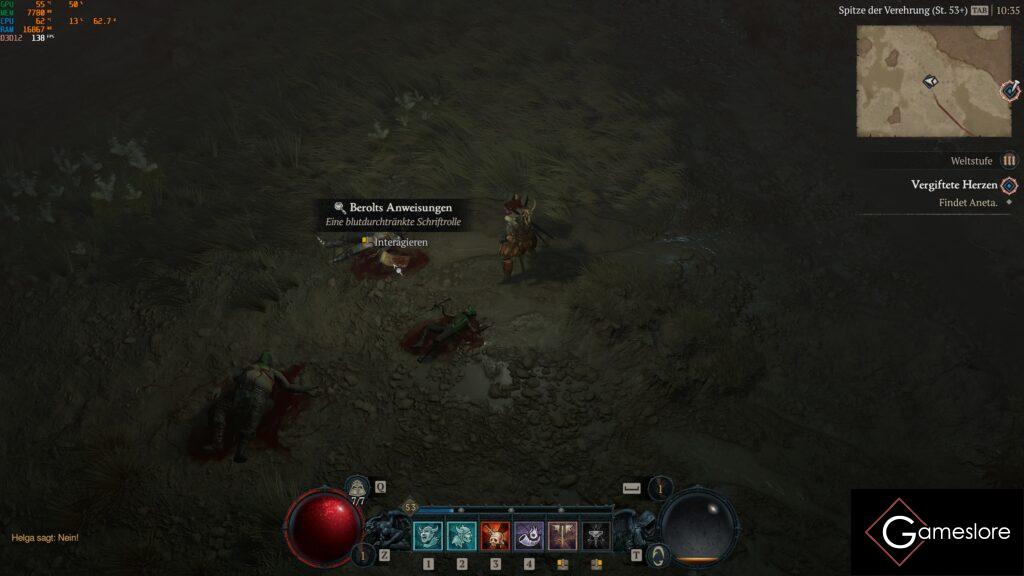
Task: Interact with Berolts Anweisungen via Interagieren
Action: tap(400, 242)
